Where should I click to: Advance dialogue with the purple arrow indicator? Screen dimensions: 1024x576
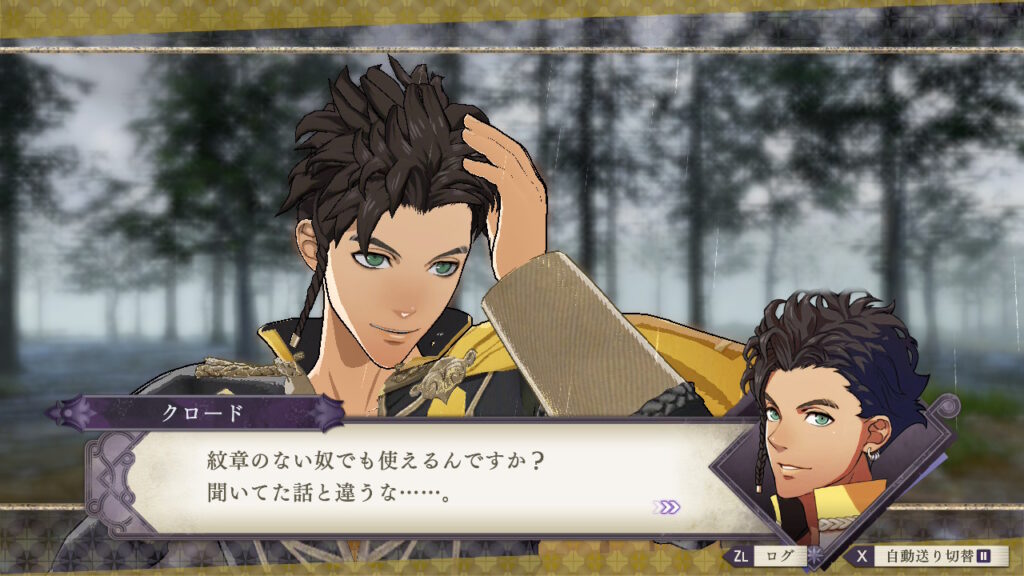point(666,507)
